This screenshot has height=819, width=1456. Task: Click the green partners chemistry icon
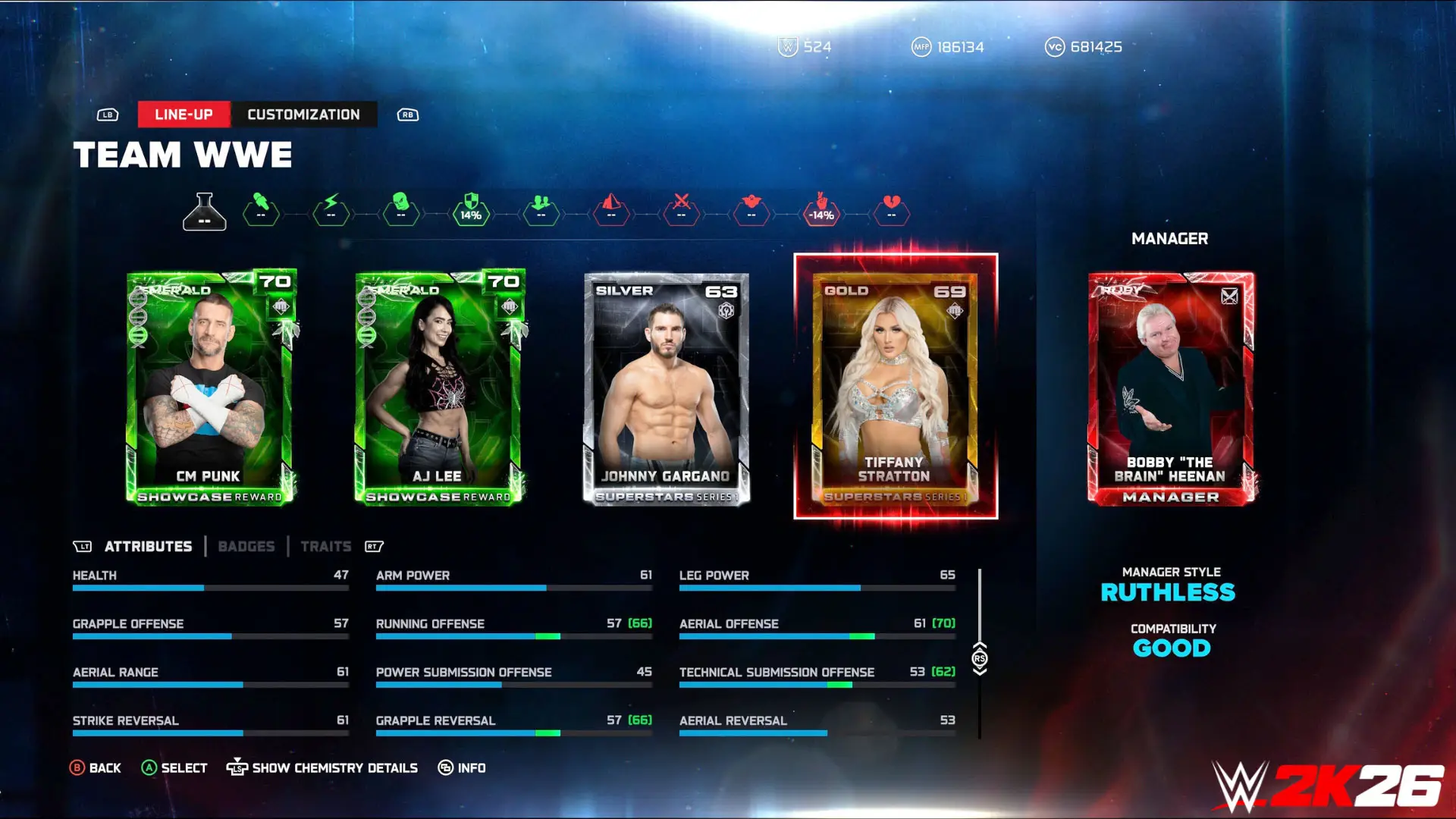click(540, 213)
